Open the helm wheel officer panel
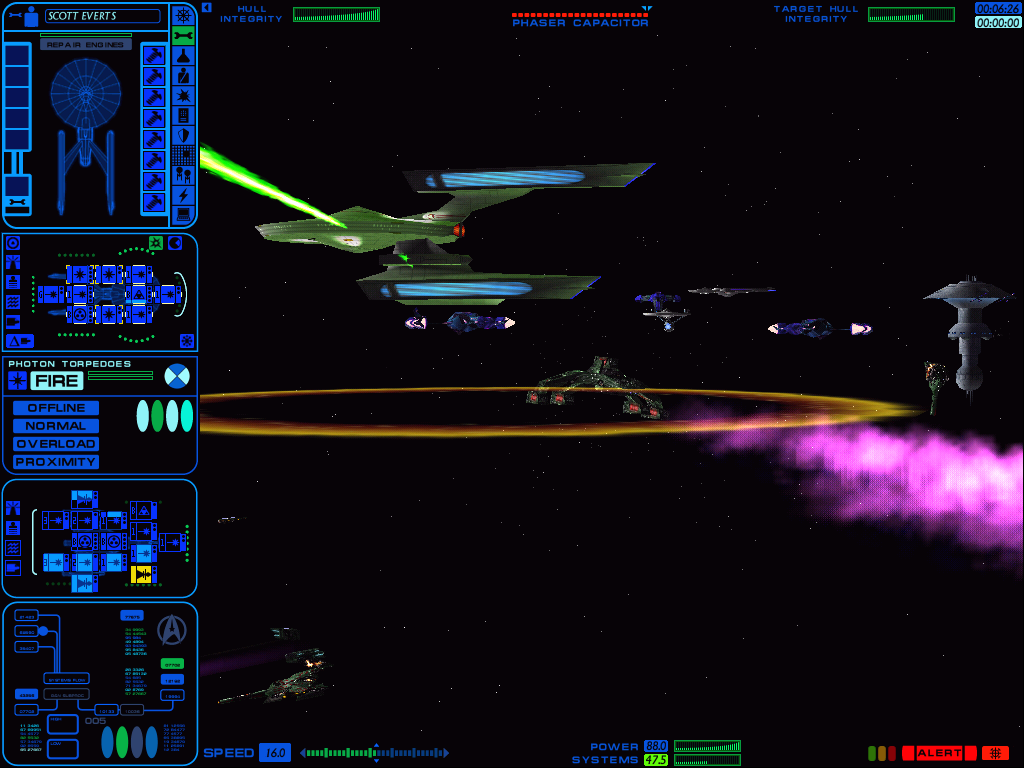This screenshot has width=1024, height=768. (x=183, y=15)
